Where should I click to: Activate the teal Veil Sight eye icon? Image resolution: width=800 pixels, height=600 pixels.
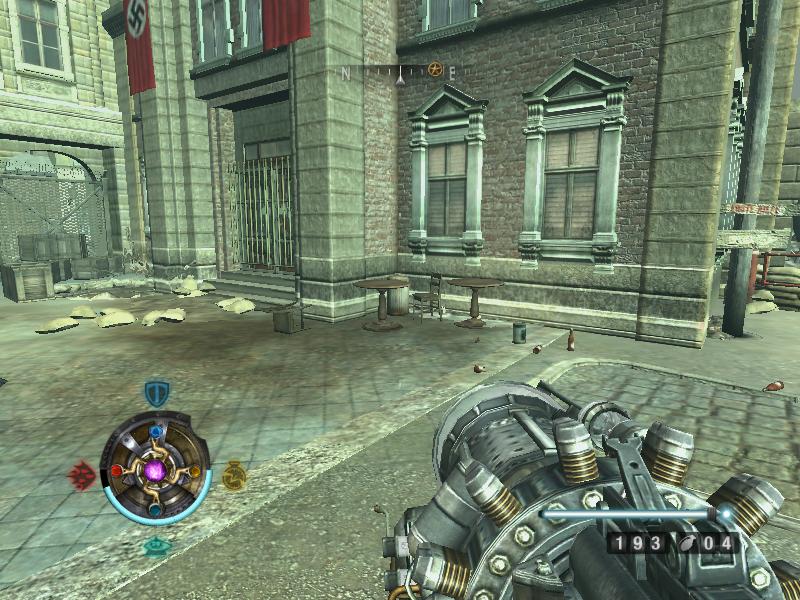click(155, 546)
